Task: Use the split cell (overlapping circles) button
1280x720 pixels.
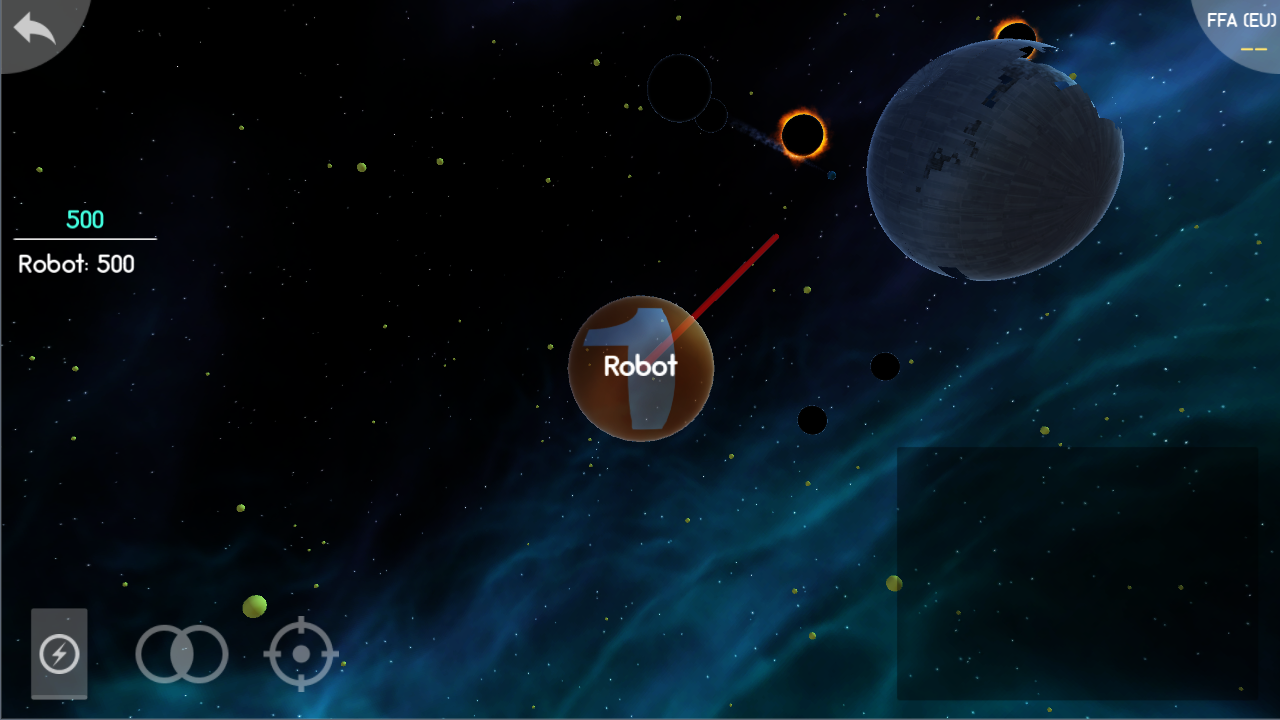Action: (x=182, y=655)
